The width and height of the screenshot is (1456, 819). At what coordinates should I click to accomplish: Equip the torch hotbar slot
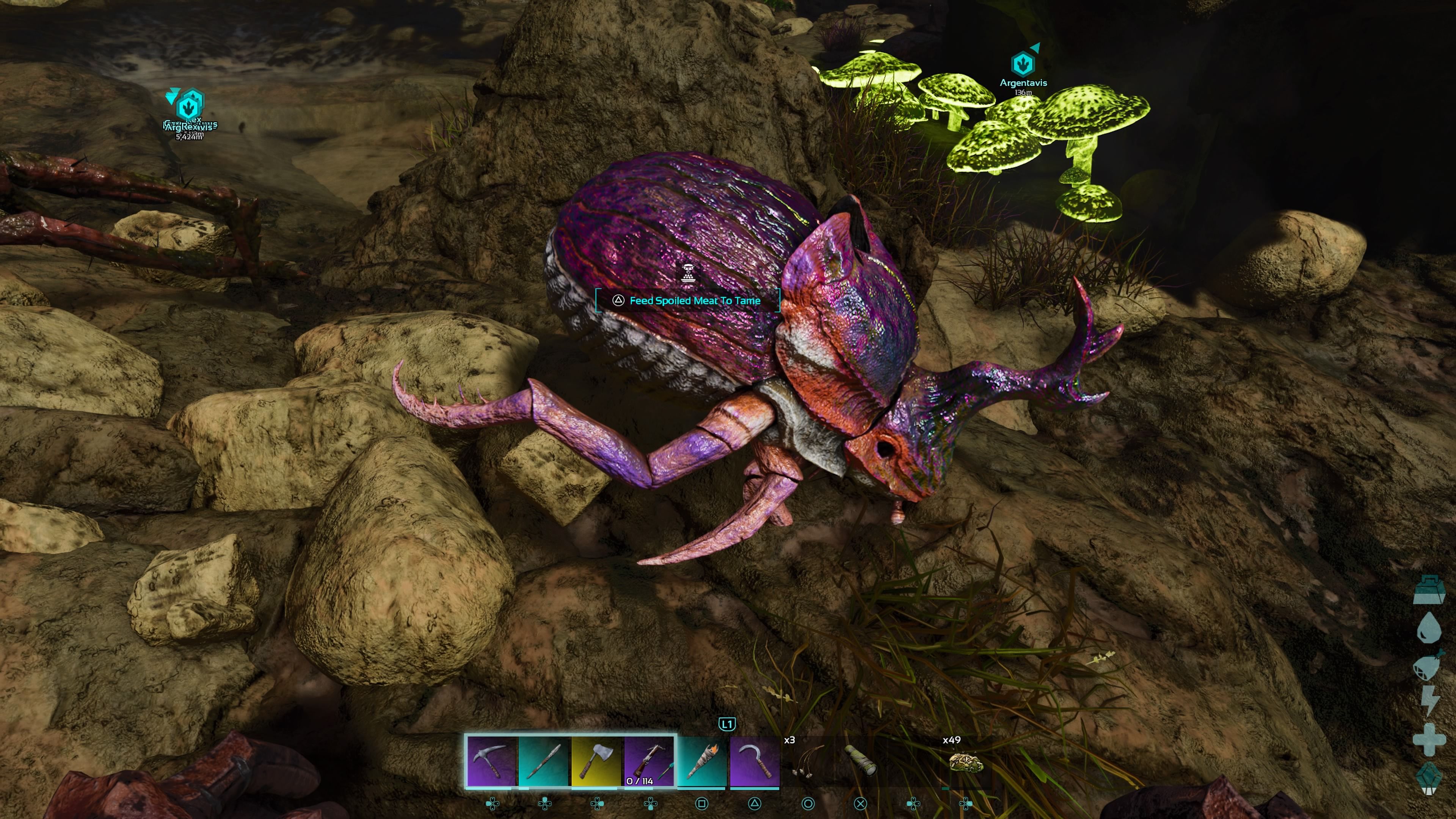(702, 760)
